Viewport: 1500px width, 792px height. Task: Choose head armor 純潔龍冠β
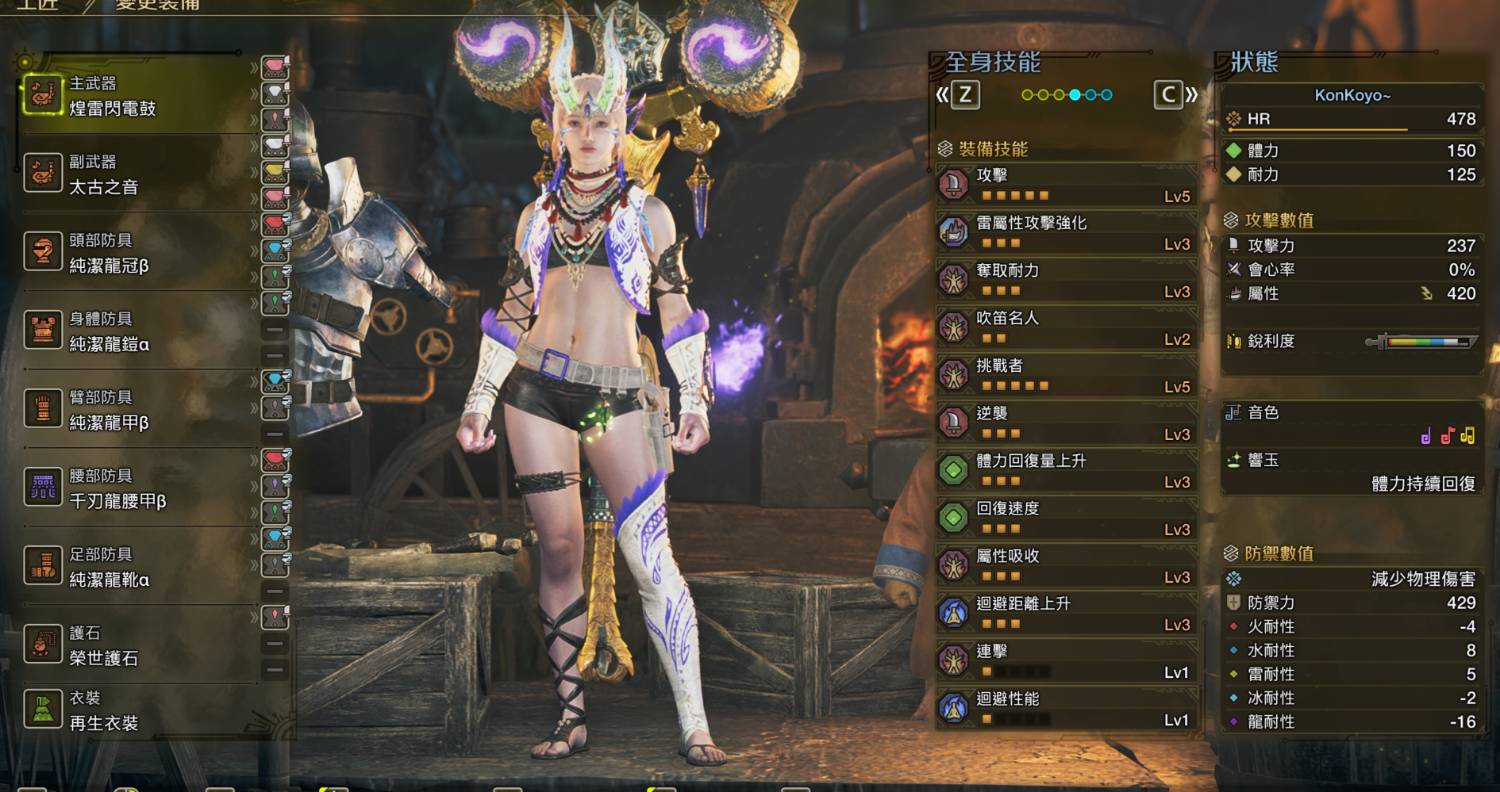[x=135, y=253]
